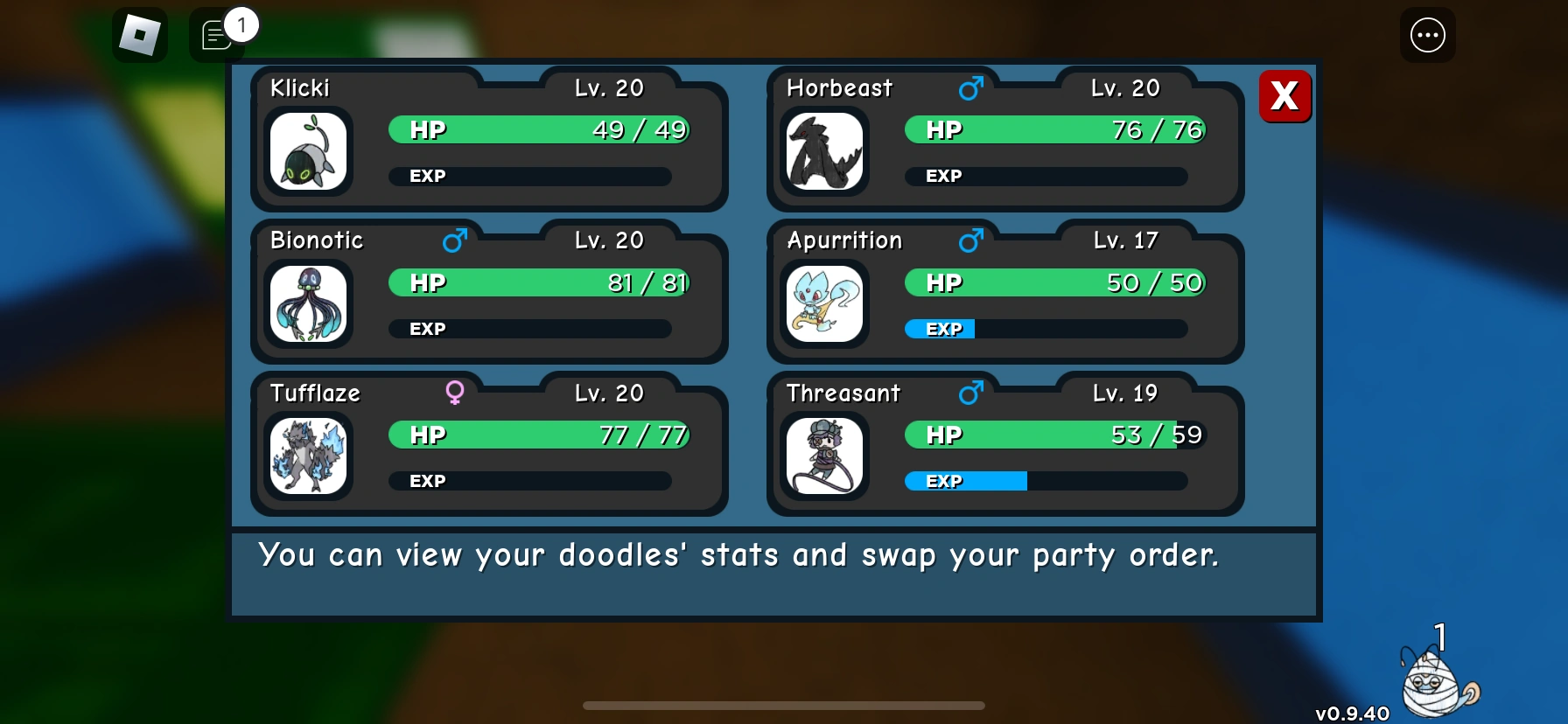Click Threasant's level 19 label
Viewport: 1568px width, 724px height.
[x=1124, y=393]
